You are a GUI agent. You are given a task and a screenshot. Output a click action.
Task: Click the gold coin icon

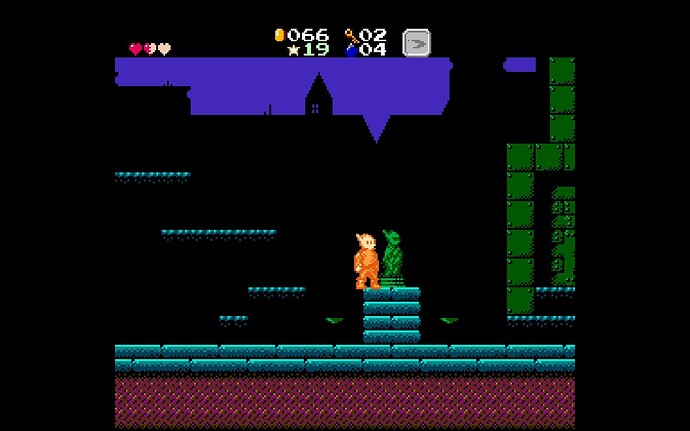point(279,35)
